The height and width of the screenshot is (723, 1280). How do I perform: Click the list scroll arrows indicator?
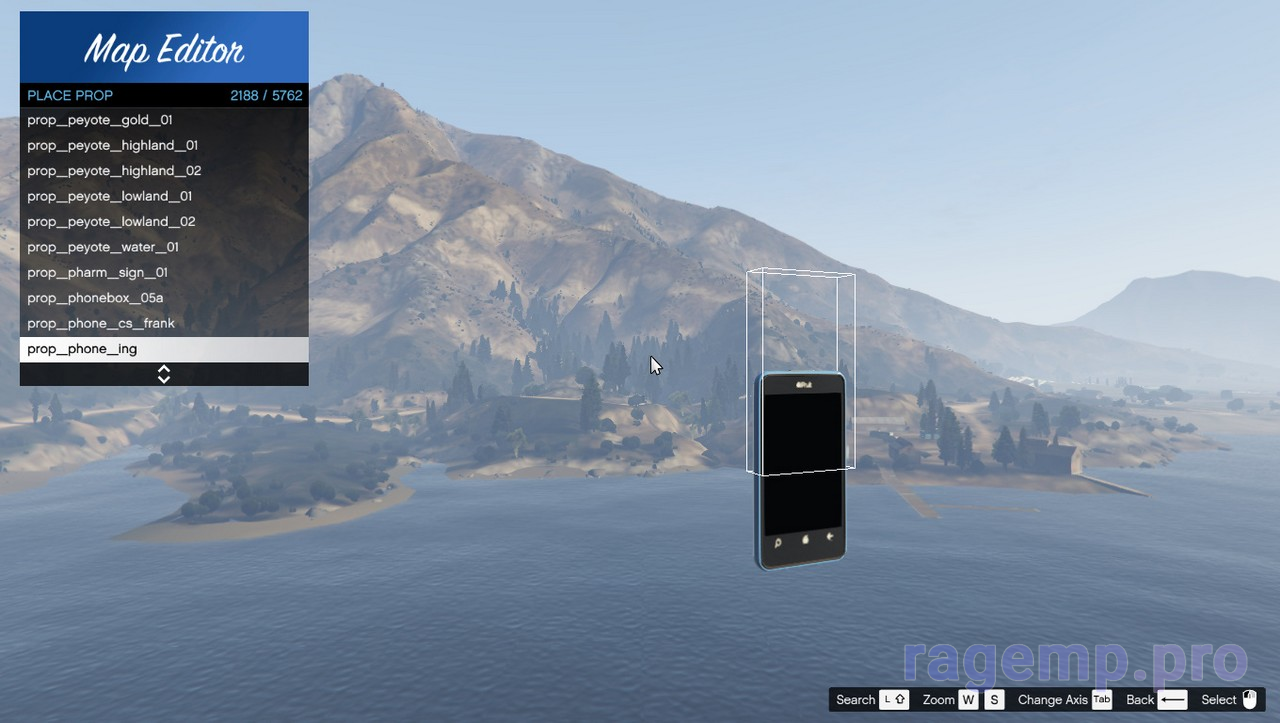[164, 374]
